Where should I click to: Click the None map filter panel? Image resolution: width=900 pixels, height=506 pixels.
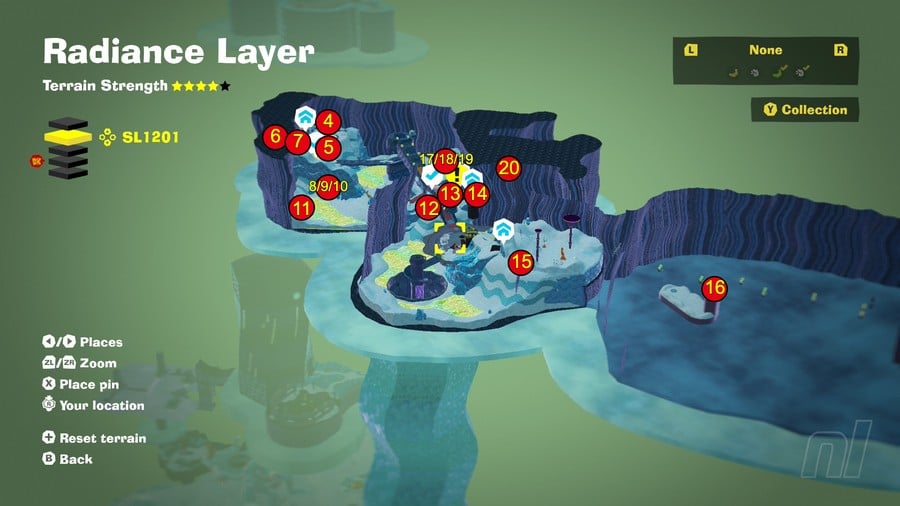(765, 60)
